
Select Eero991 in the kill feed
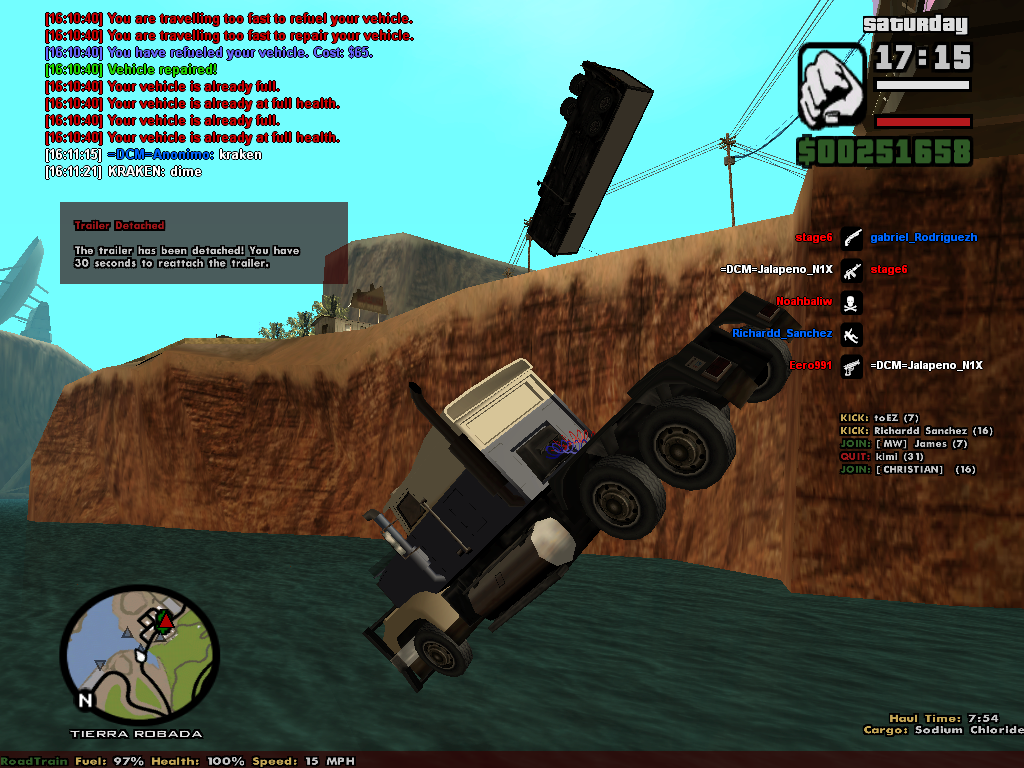pos(810,366)
